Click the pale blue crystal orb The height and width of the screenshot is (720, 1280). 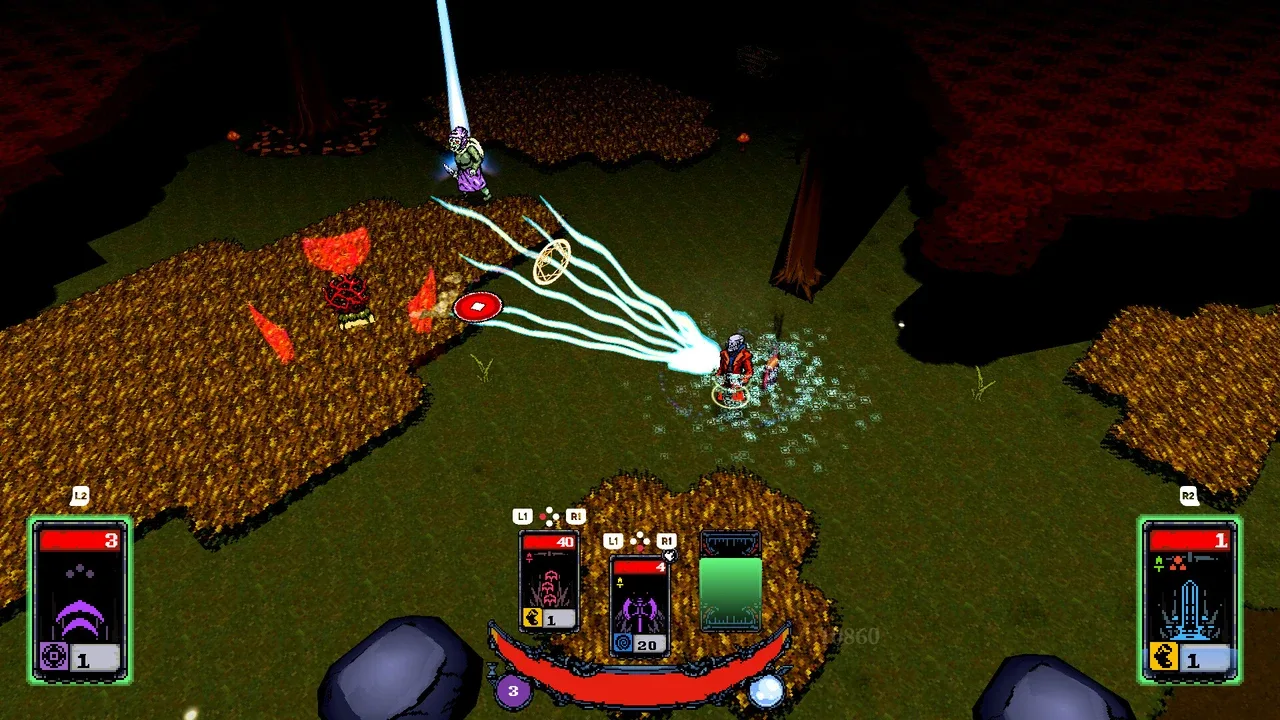point(766,691)
